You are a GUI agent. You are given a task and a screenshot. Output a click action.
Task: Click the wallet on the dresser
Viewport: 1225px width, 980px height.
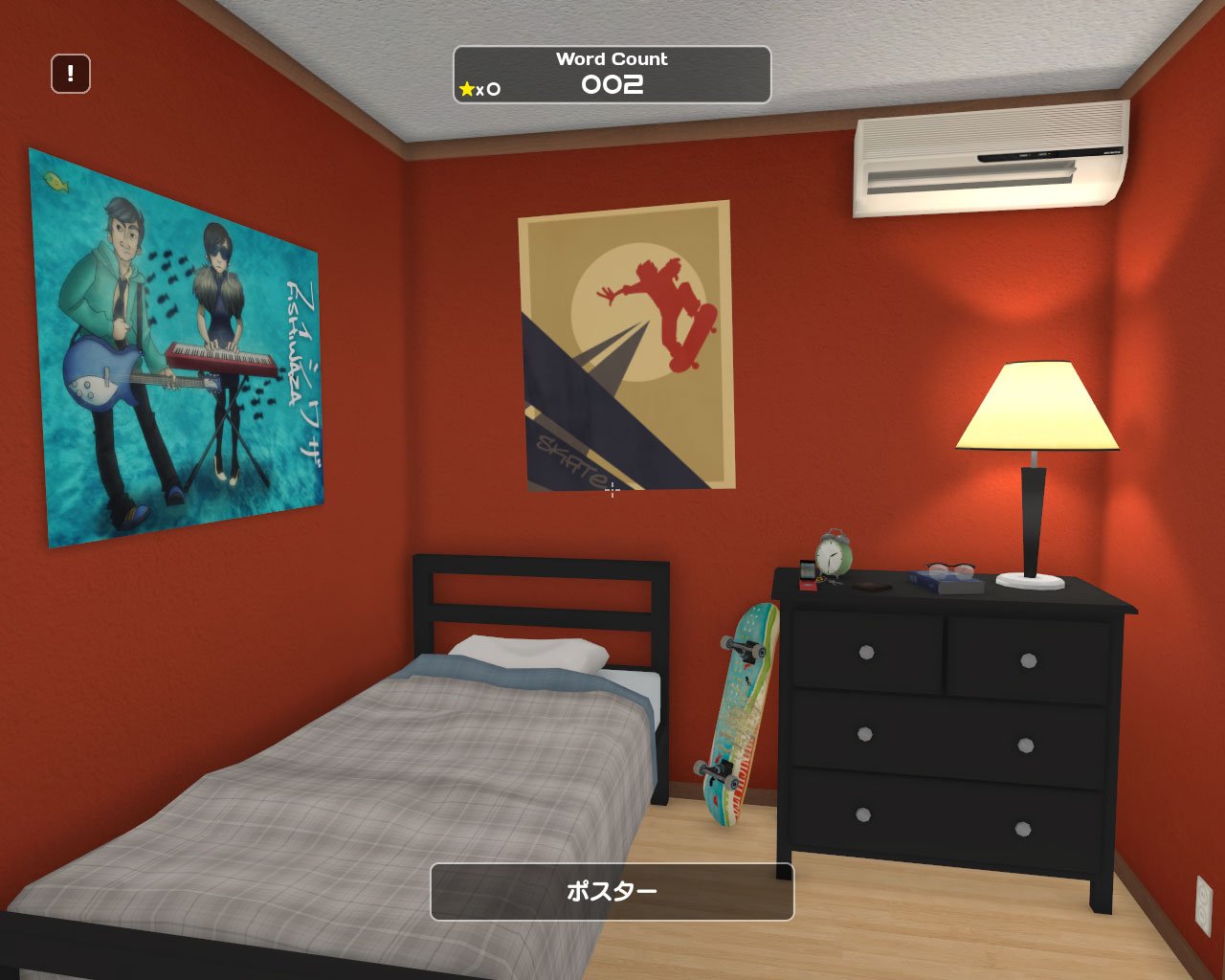[871, 587]
